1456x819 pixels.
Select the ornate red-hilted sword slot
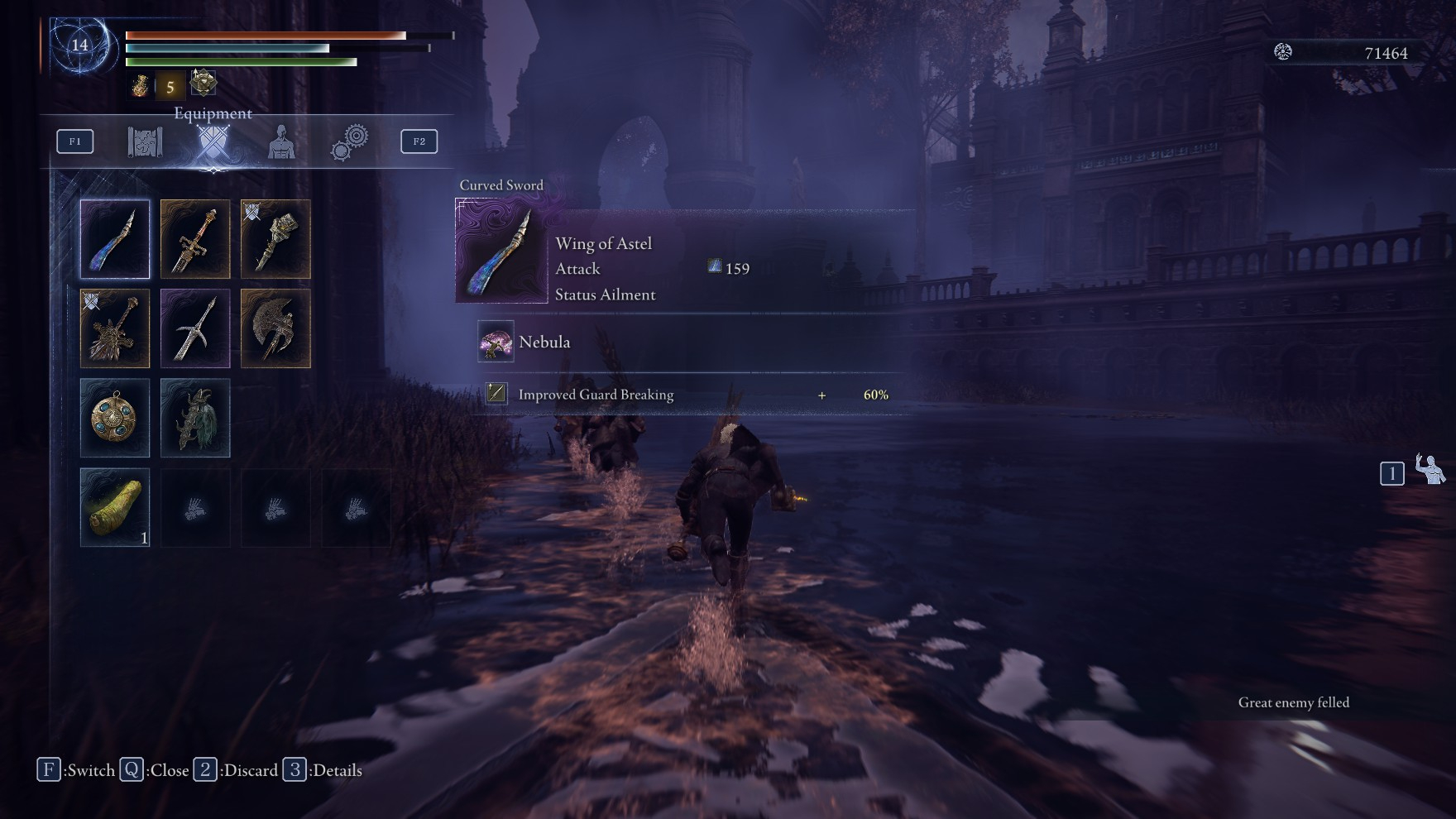click(x=195, y=239)
